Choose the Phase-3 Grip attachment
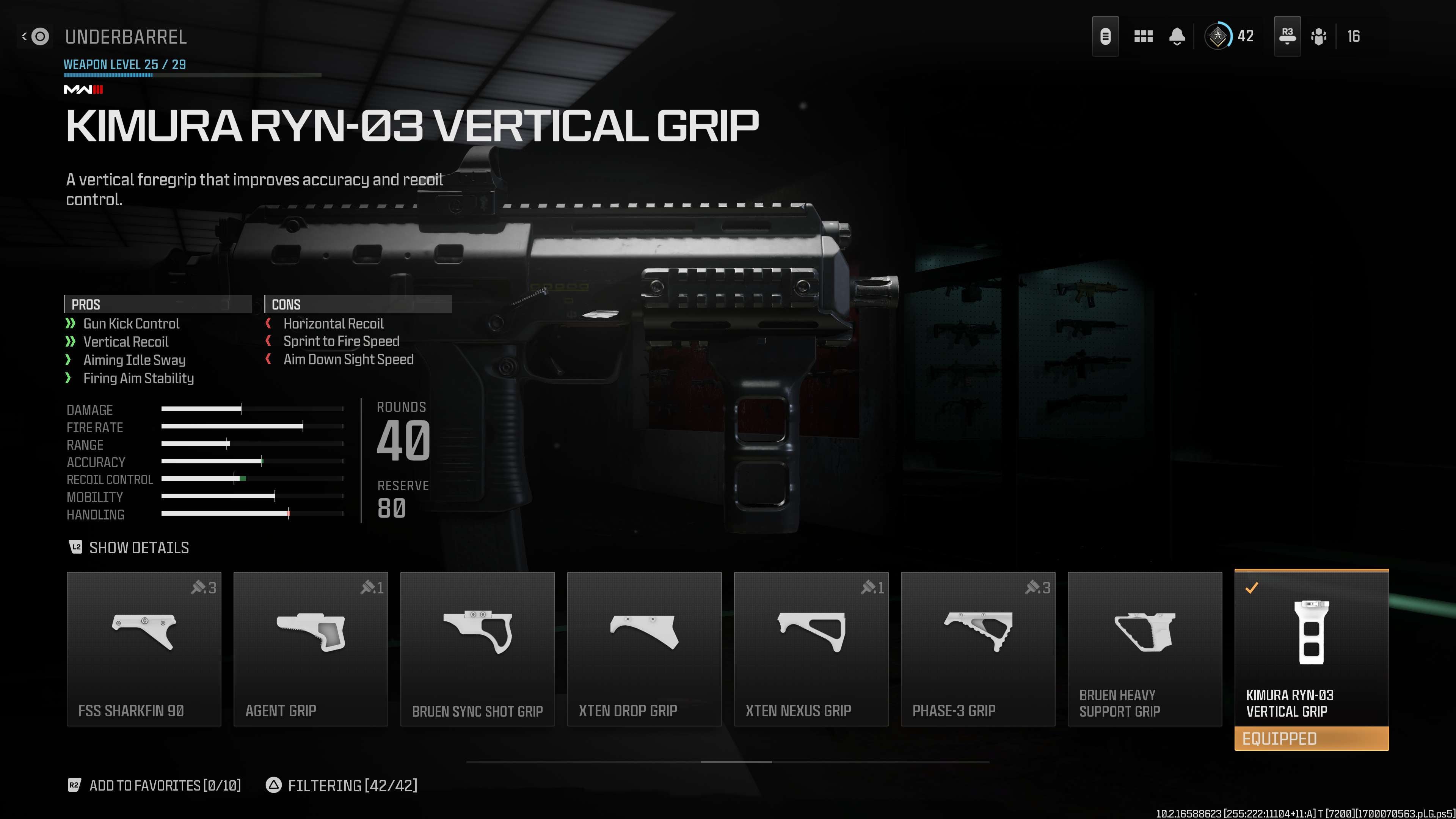 (977, 648)
